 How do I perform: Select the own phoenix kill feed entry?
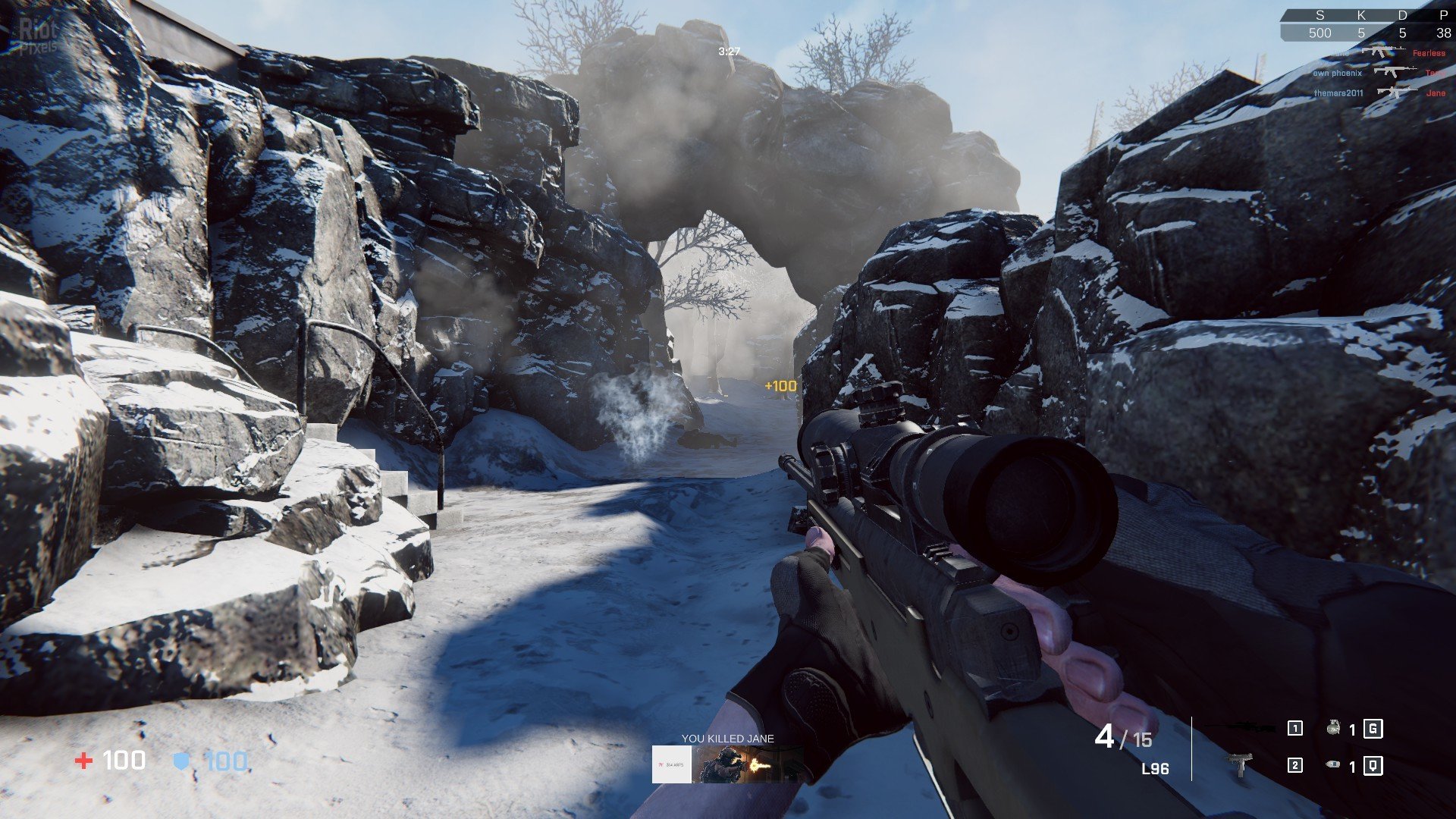click(1338, 74)
